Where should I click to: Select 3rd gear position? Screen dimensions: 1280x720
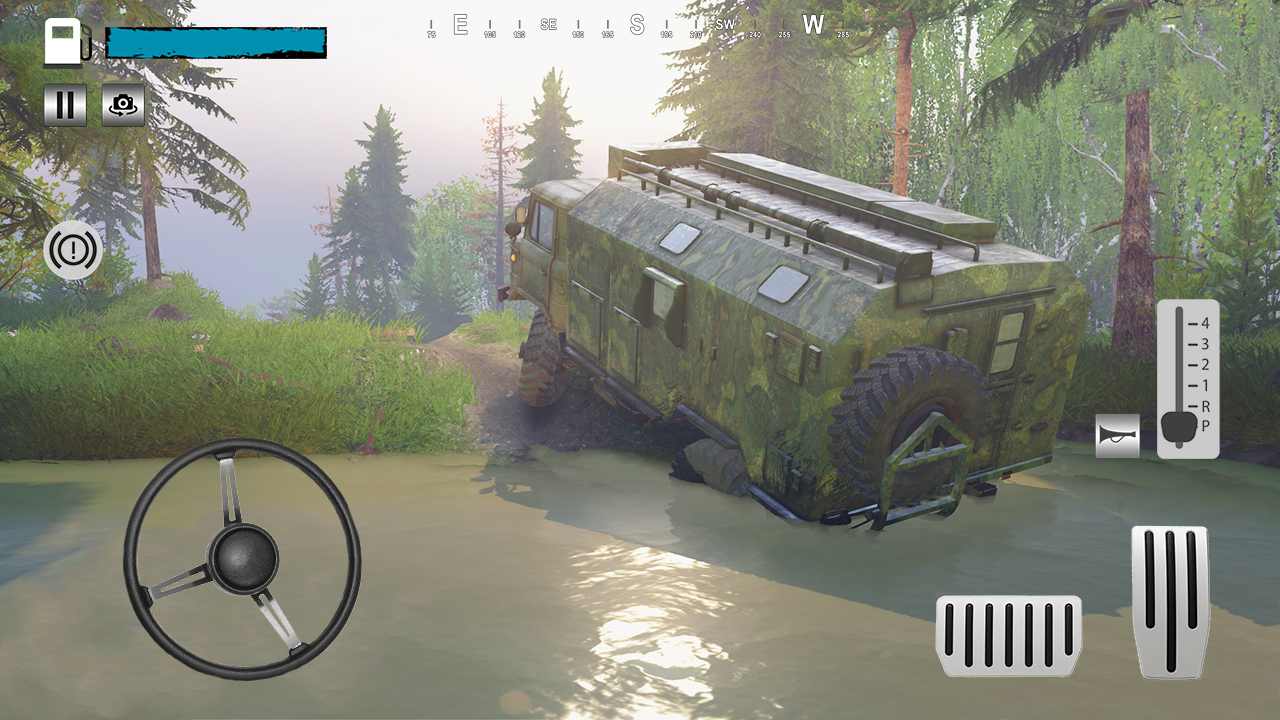click(x=1205, y=344)
